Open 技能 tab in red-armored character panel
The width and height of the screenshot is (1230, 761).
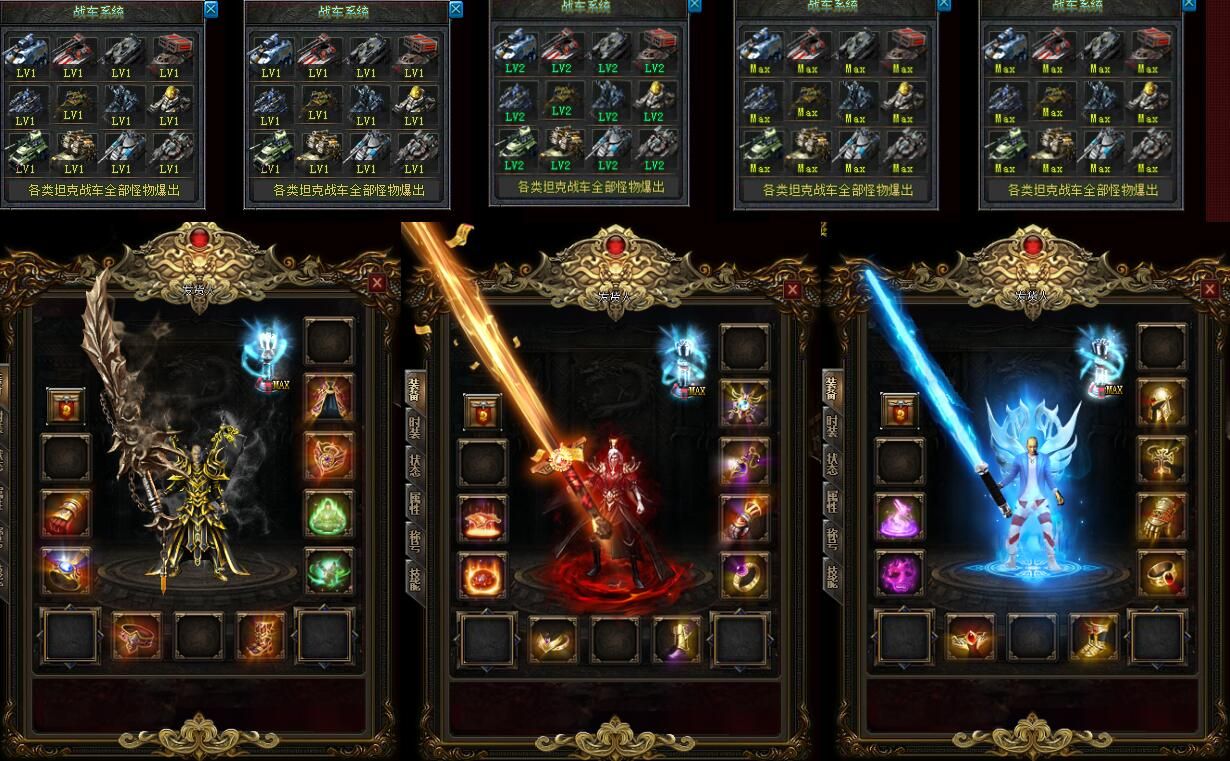click(414, 579)
